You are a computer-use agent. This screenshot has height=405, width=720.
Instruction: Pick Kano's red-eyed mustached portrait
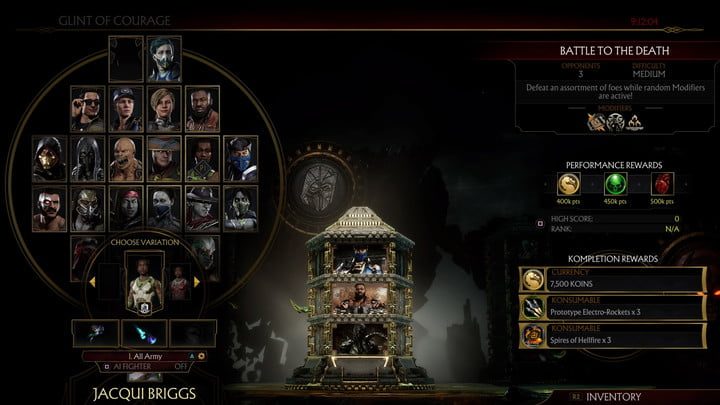(x=47, y=205)
